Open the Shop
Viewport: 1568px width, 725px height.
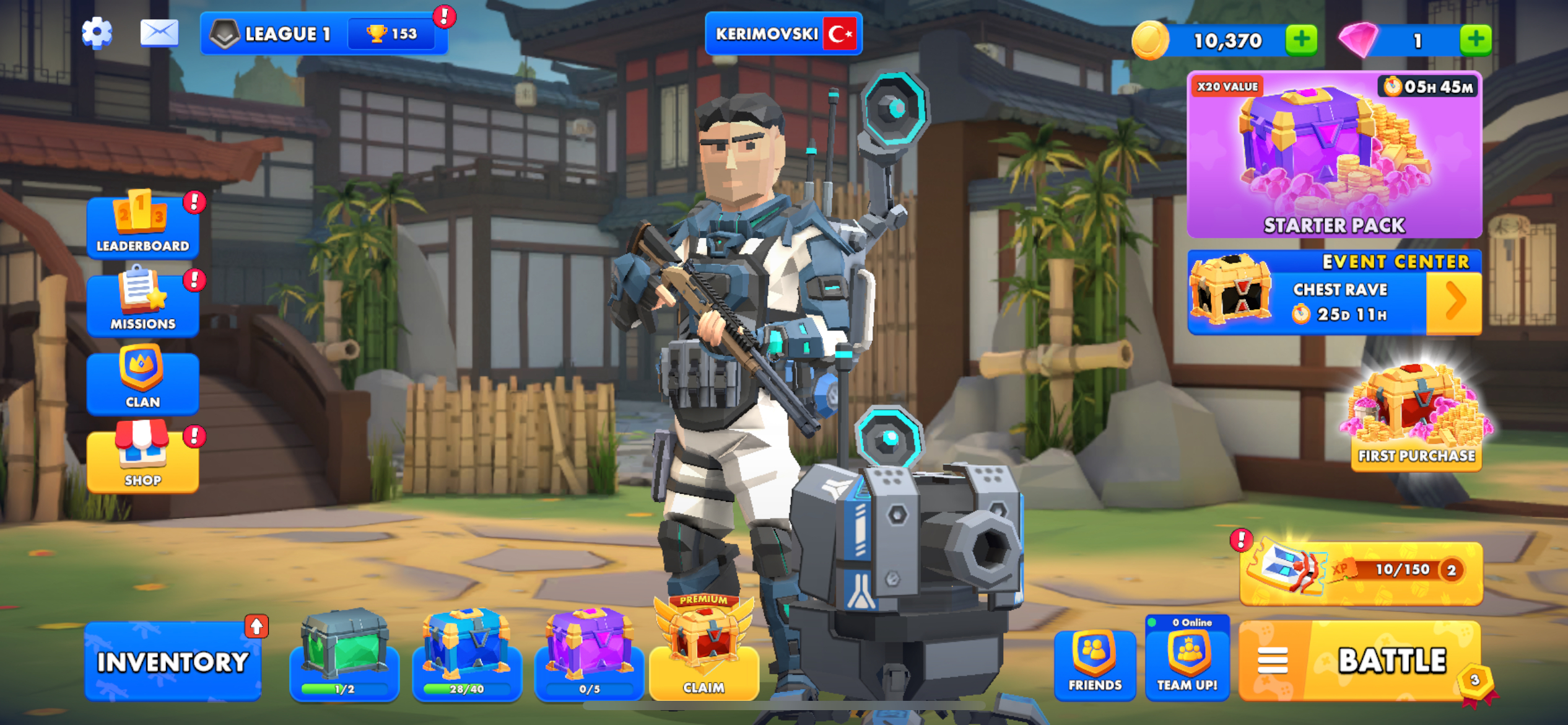[142, 460]
